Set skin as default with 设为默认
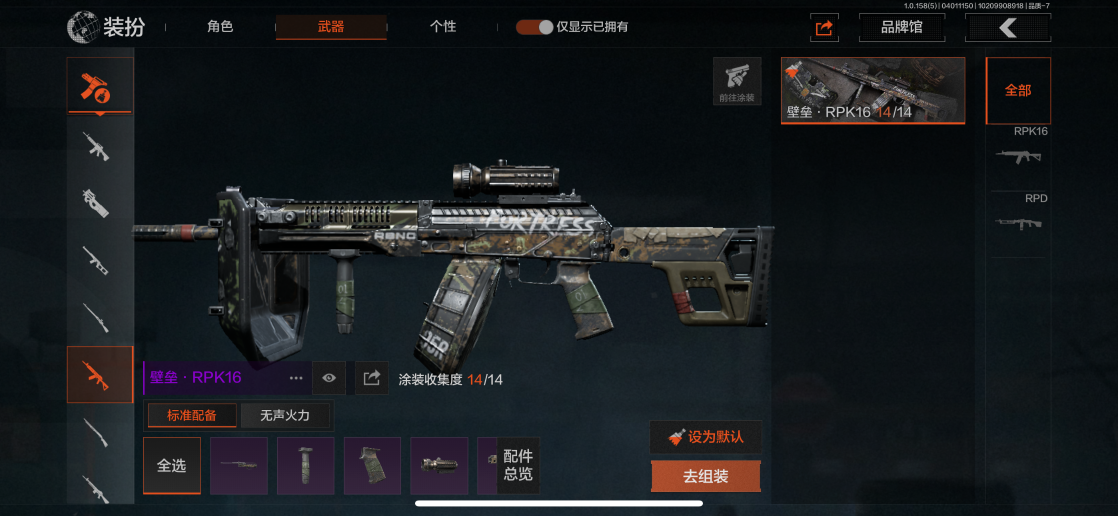The height and width of the screenshot is (516, 1118). coord(705,437)
